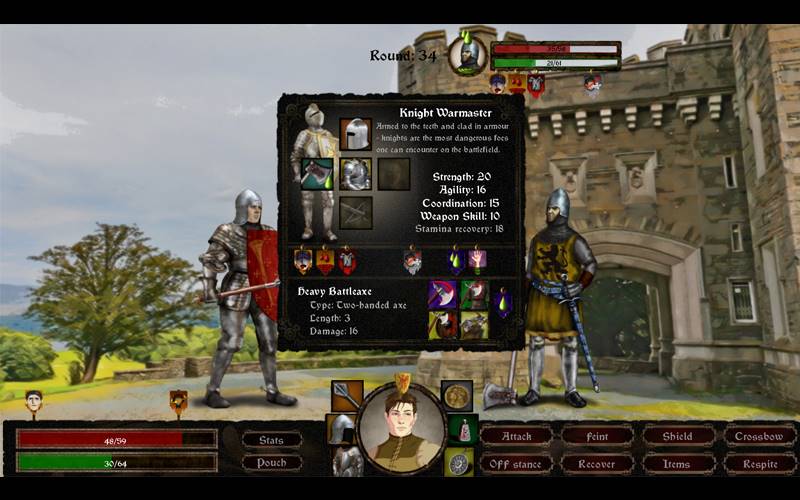Open the Items menu
This screenshot has width=800, height=500.
pos(677,464)
